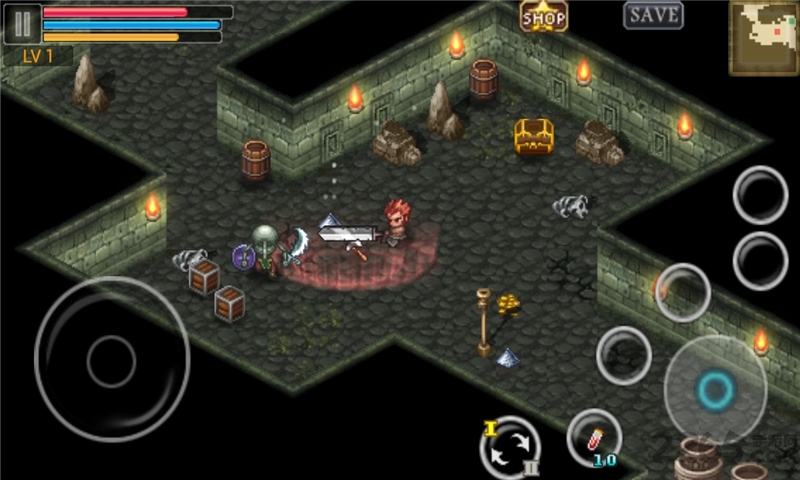Tap the pause button
Image resolution: width=800 pixels, height=480 pixels.
point(21,24)
